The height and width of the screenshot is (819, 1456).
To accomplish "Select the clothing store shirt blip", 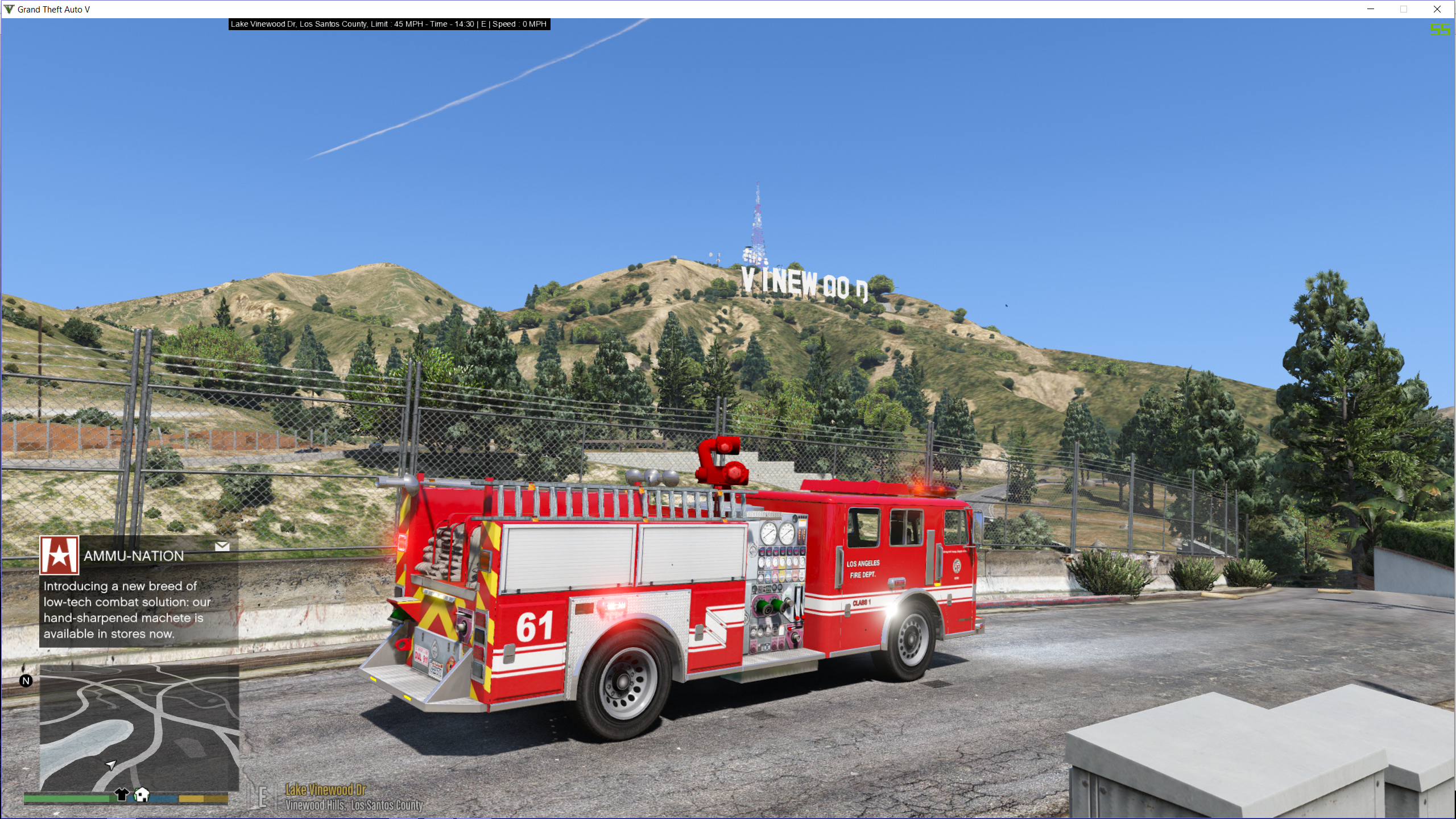I will click(121, 794).
